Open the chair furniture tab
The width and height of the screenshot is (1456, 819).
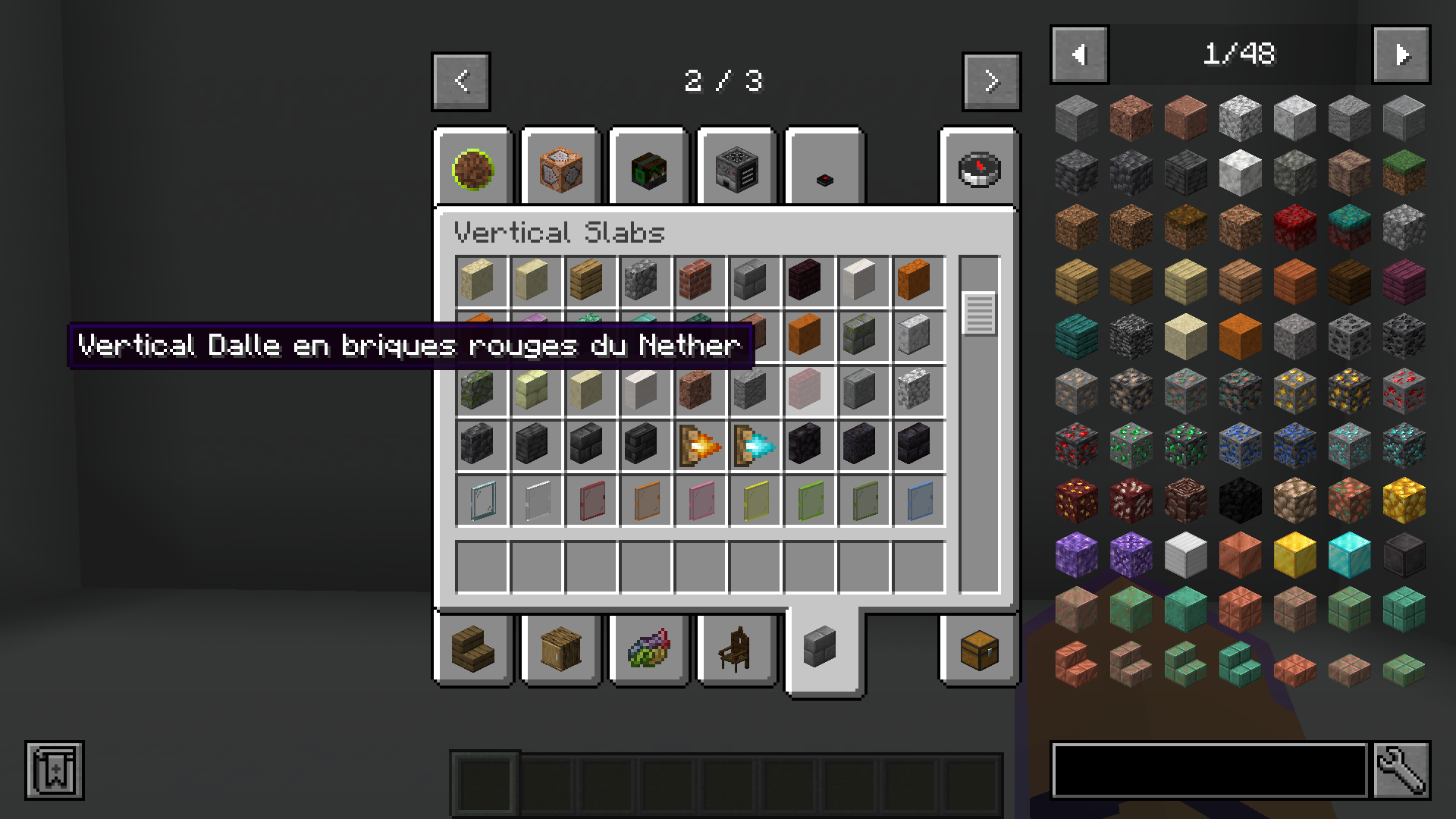pos(736,651)
